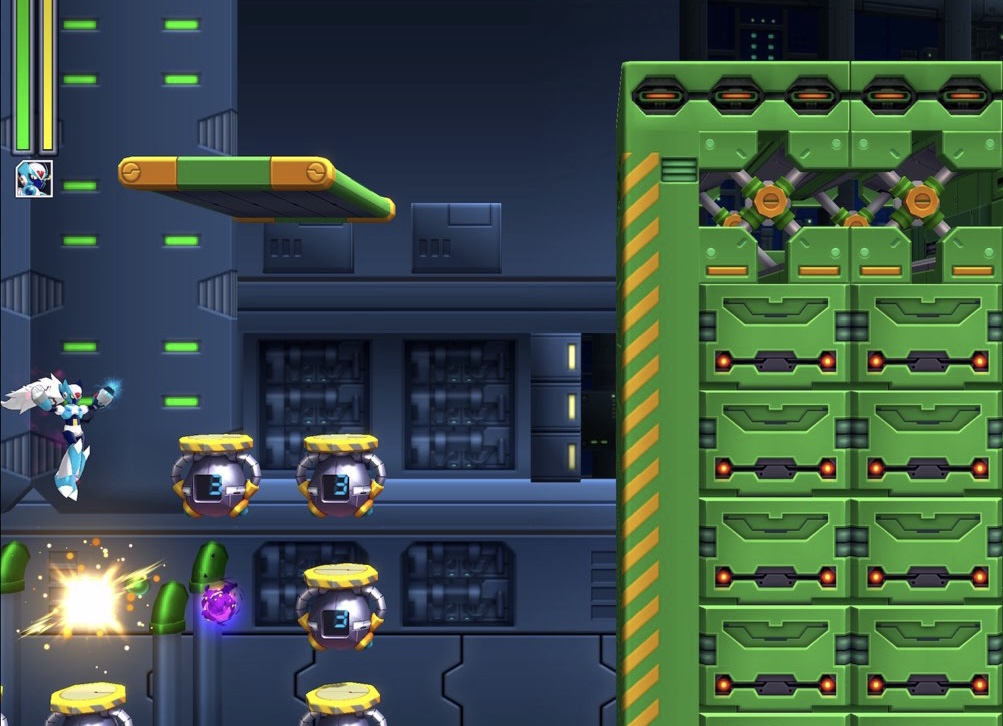Image resolution: width=1003 pixels, height=726 pixels.
Task: Click the character portrait icon under the health bar
Action: (34, 179)
